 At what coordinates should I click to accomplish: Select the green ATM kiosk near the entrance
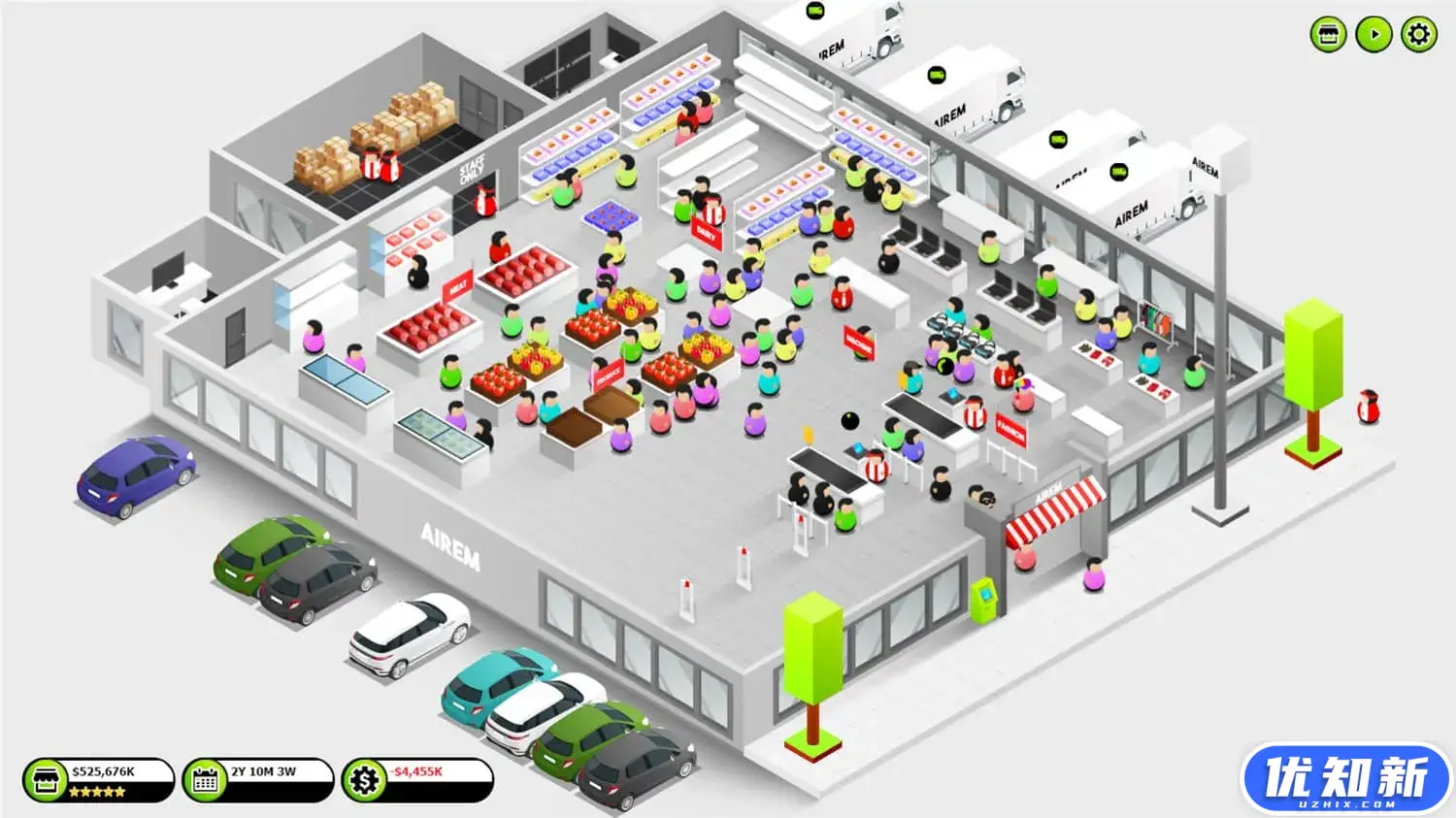coord(983,599)
